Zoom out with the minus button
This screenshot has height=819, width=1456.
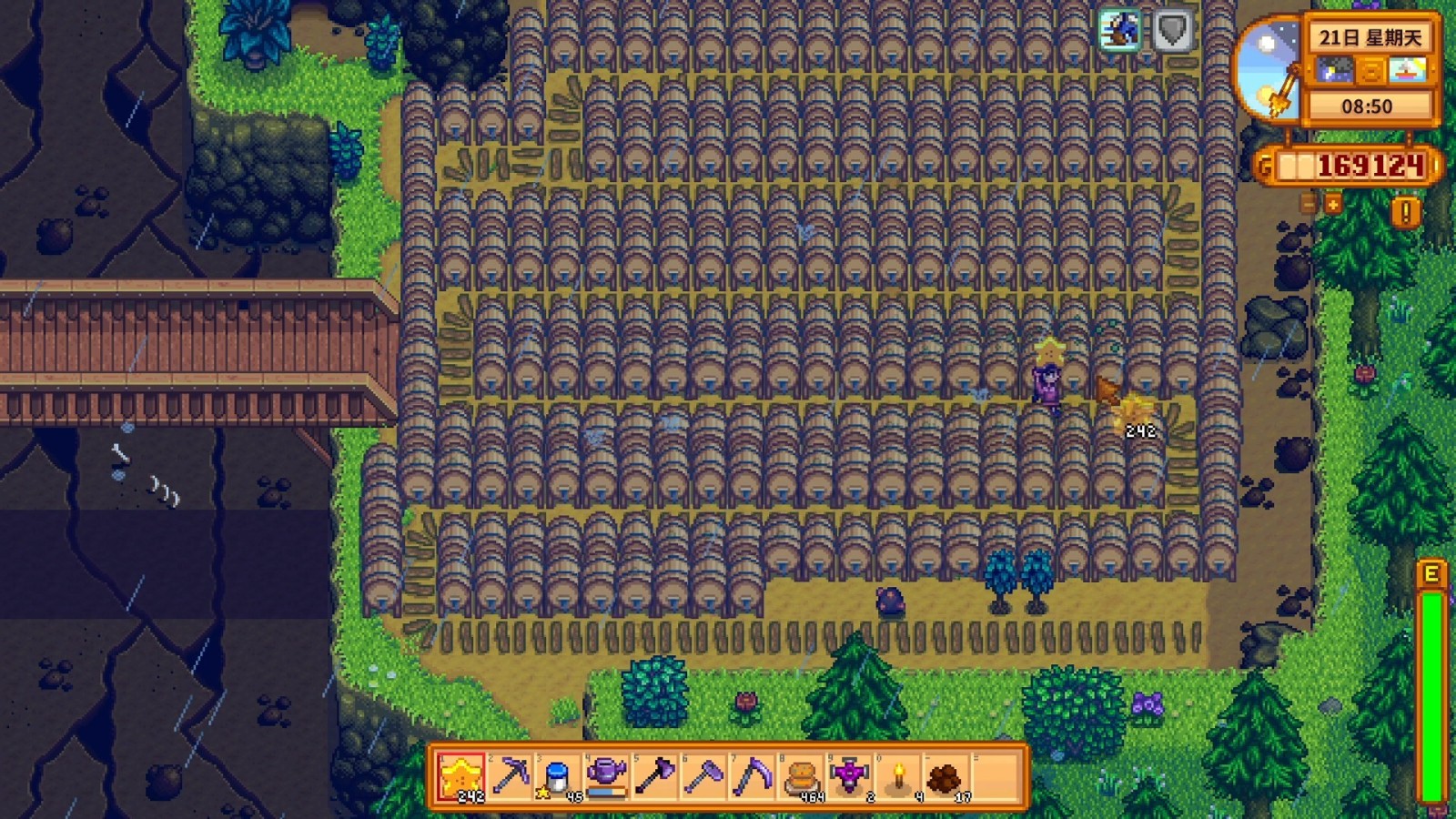point(1309,205)
